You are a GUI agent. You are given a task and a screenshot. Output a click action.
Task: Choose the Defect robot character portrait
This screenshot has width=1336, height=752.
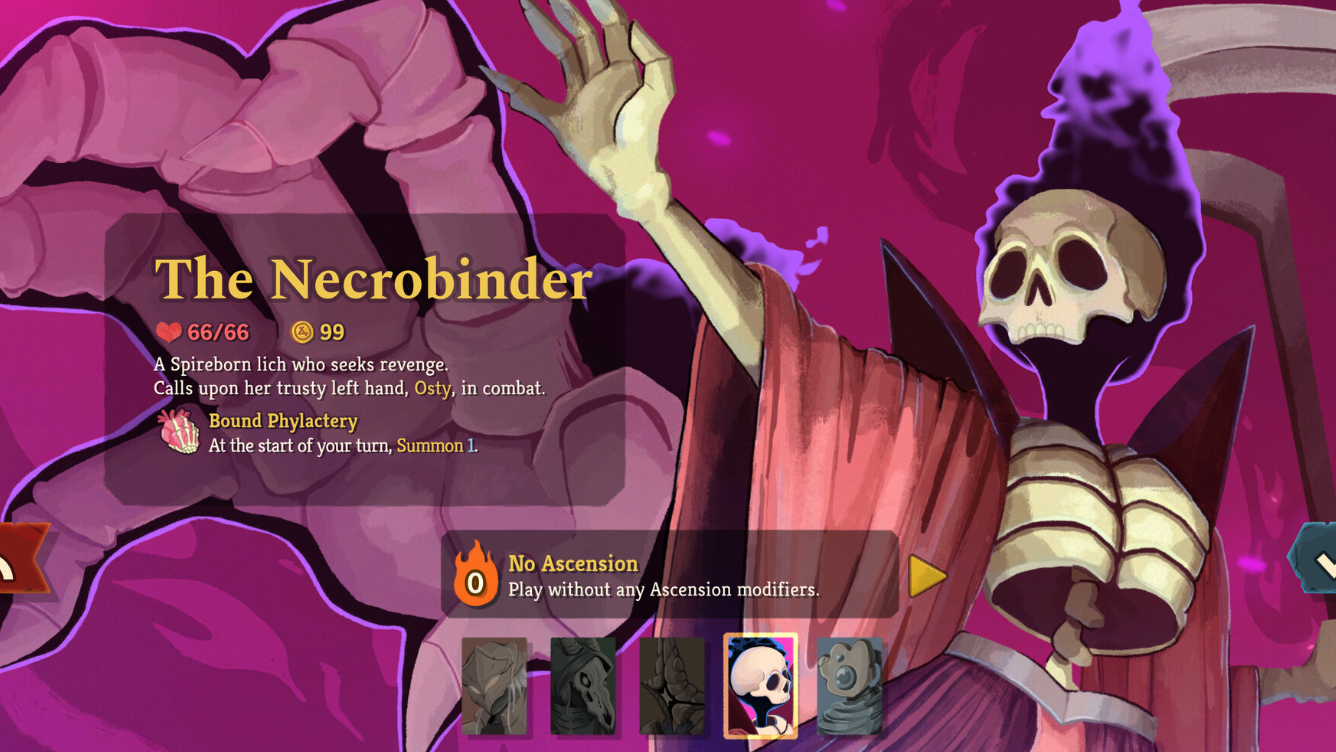[x=849, y=686]
